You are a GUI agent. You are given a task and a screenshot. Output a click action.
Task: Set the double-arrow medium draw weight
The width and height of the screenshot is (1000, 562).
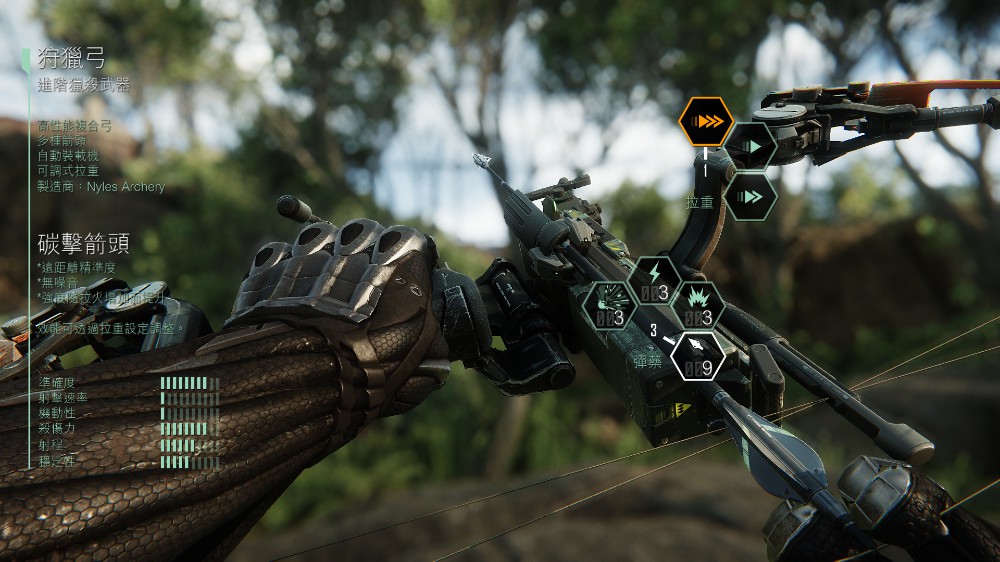tap(750, 197)
